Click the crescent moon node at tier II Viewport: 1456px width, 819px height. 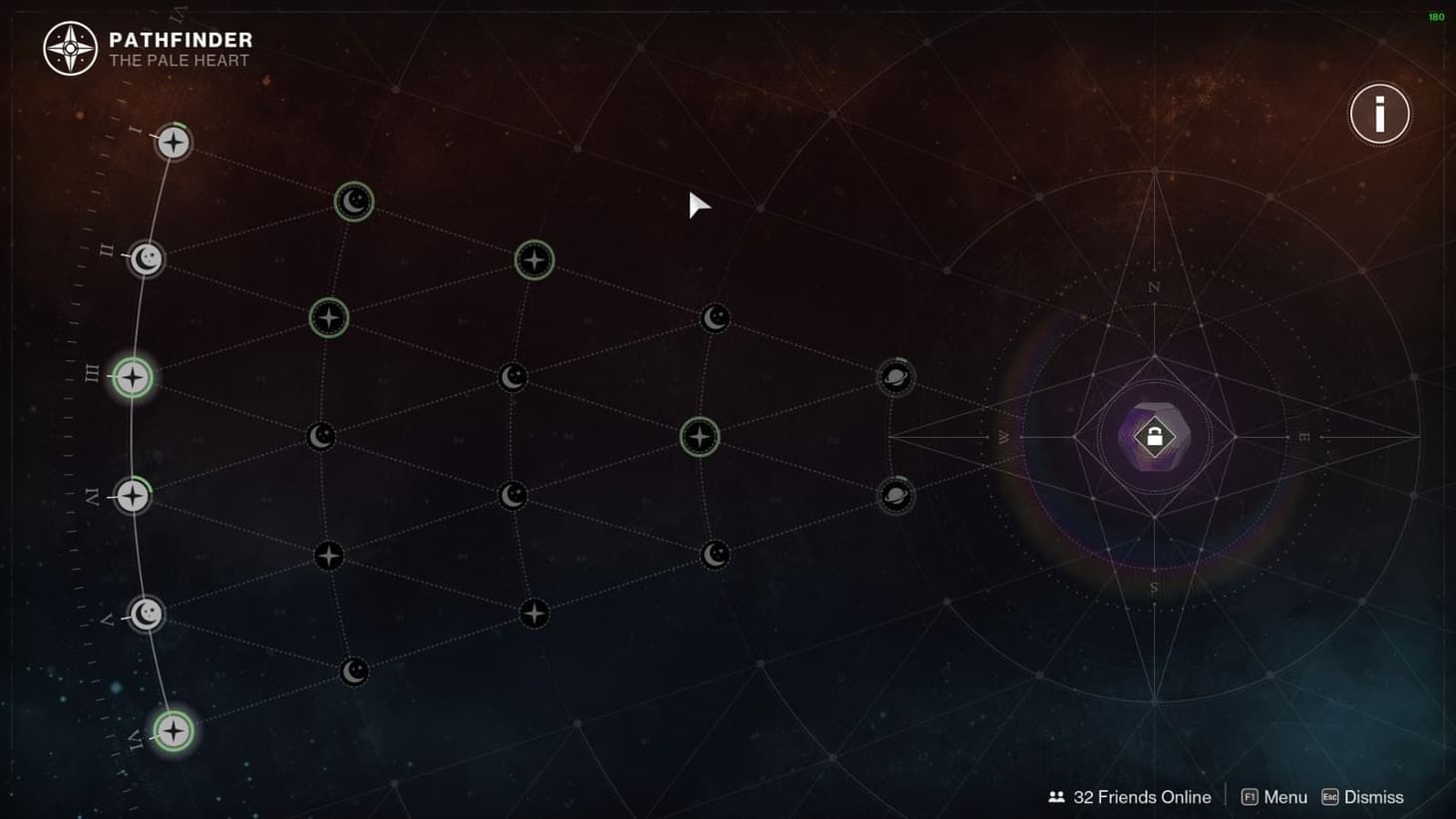(x=146, y=259)
